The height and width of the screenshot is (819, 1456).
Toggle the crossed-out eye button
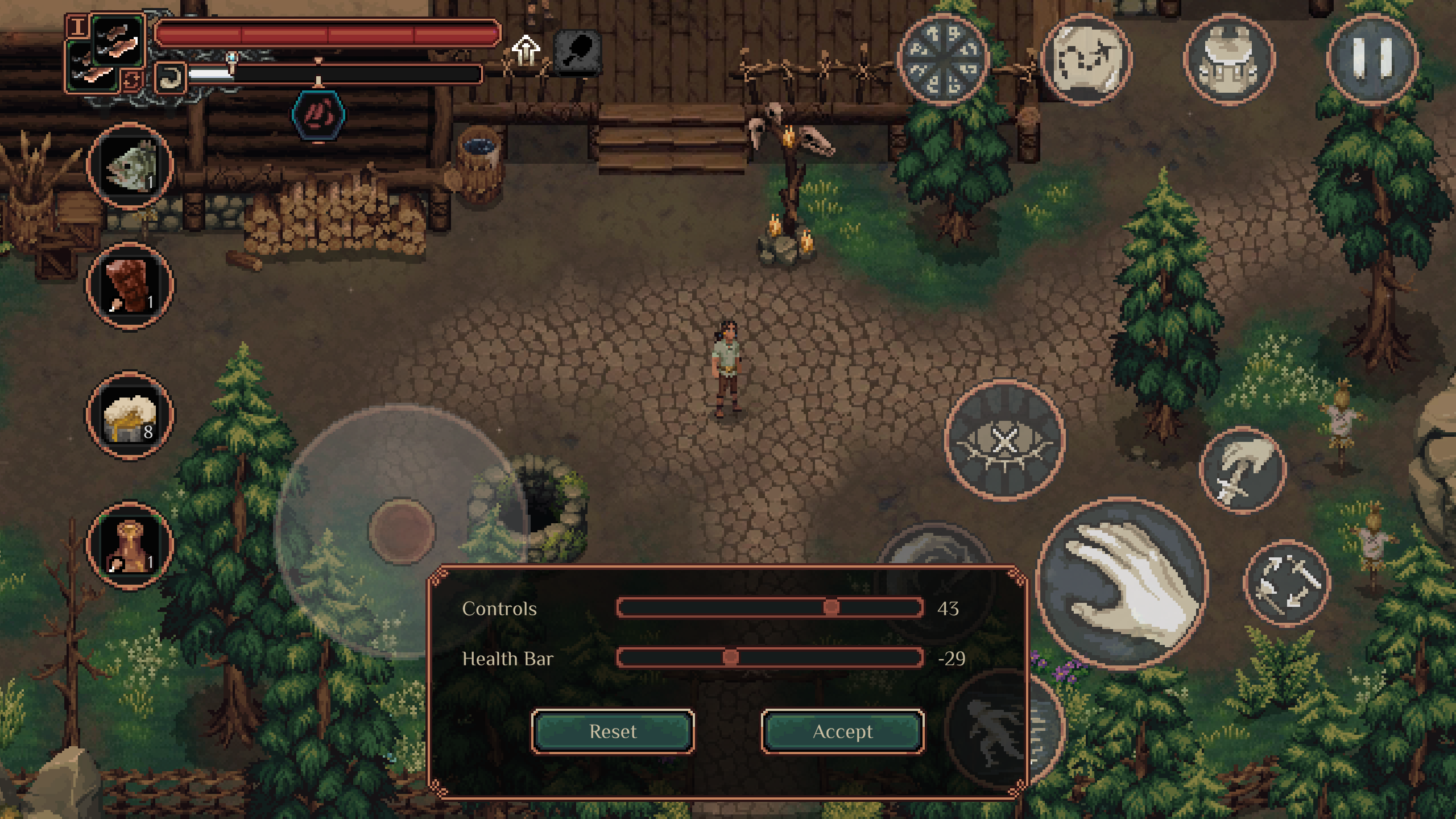pyautogui.click(x=1005, y=441)
